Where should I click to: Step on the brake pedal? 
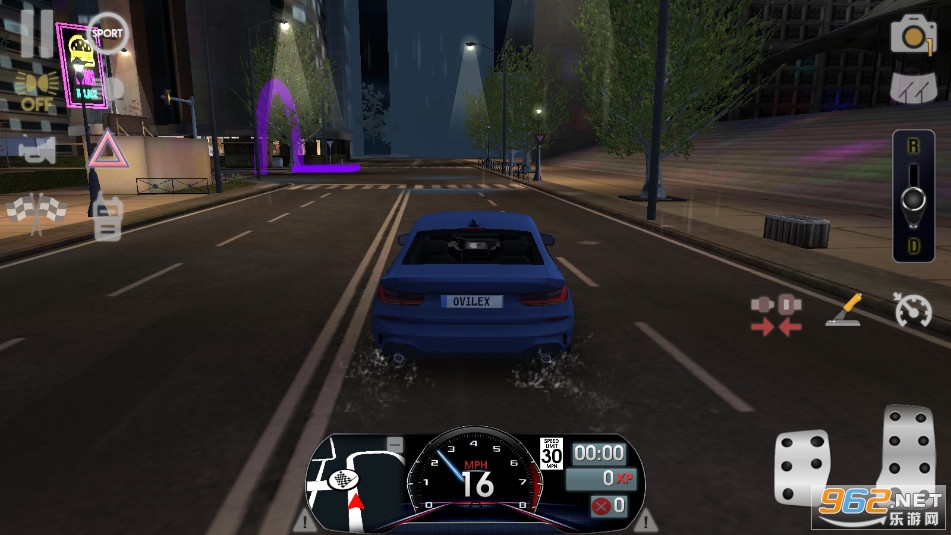coord(802,467)
